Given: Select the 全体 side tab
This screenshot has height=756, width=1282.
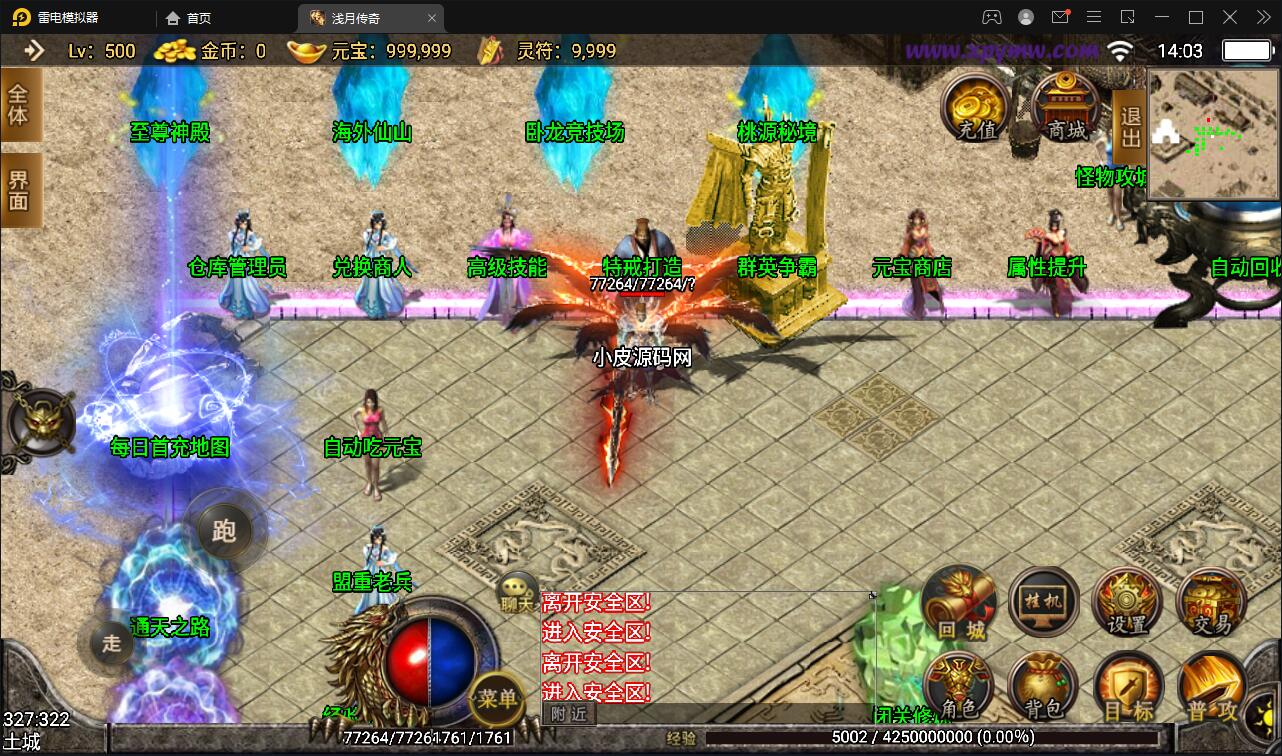Looking at the screenshot, I should point(19,104).
